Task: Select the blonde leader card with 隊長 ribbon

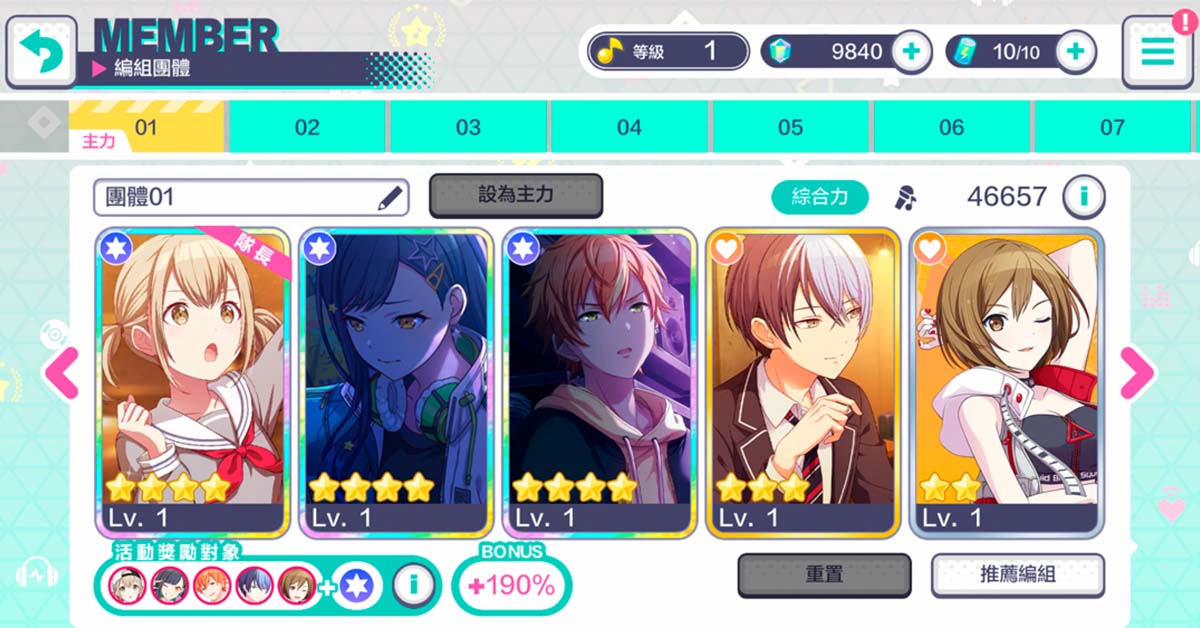Action: click(x=193, y=380)
